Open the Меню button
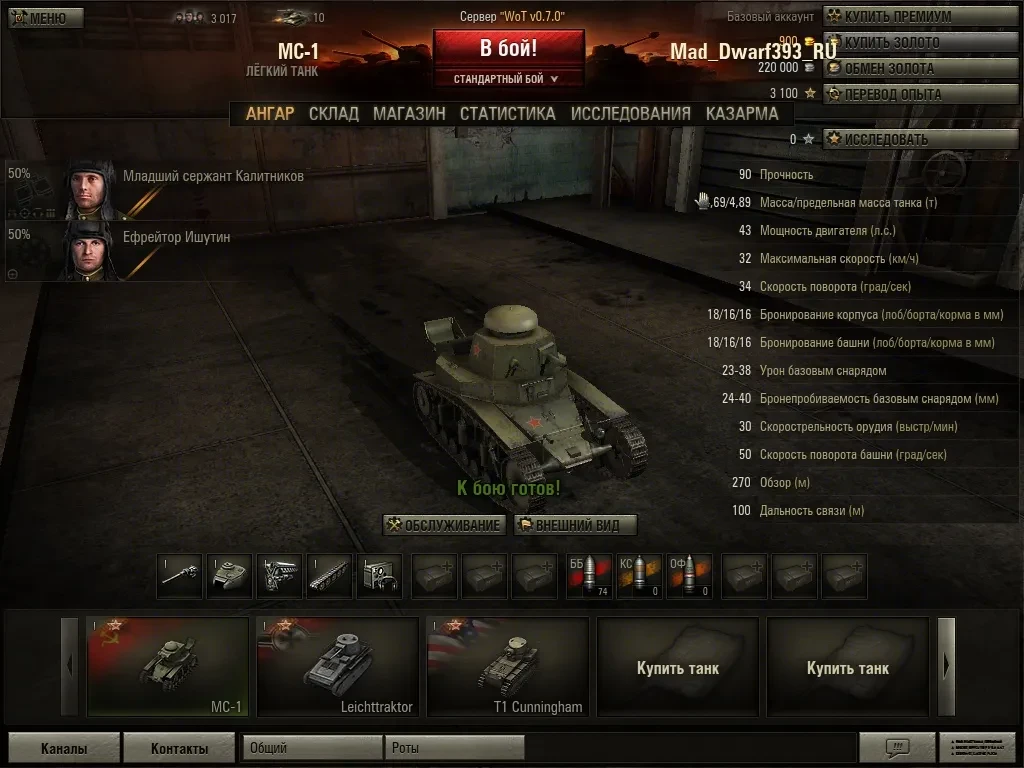Viewport: 1024px width, 768px height. [39, 18]
